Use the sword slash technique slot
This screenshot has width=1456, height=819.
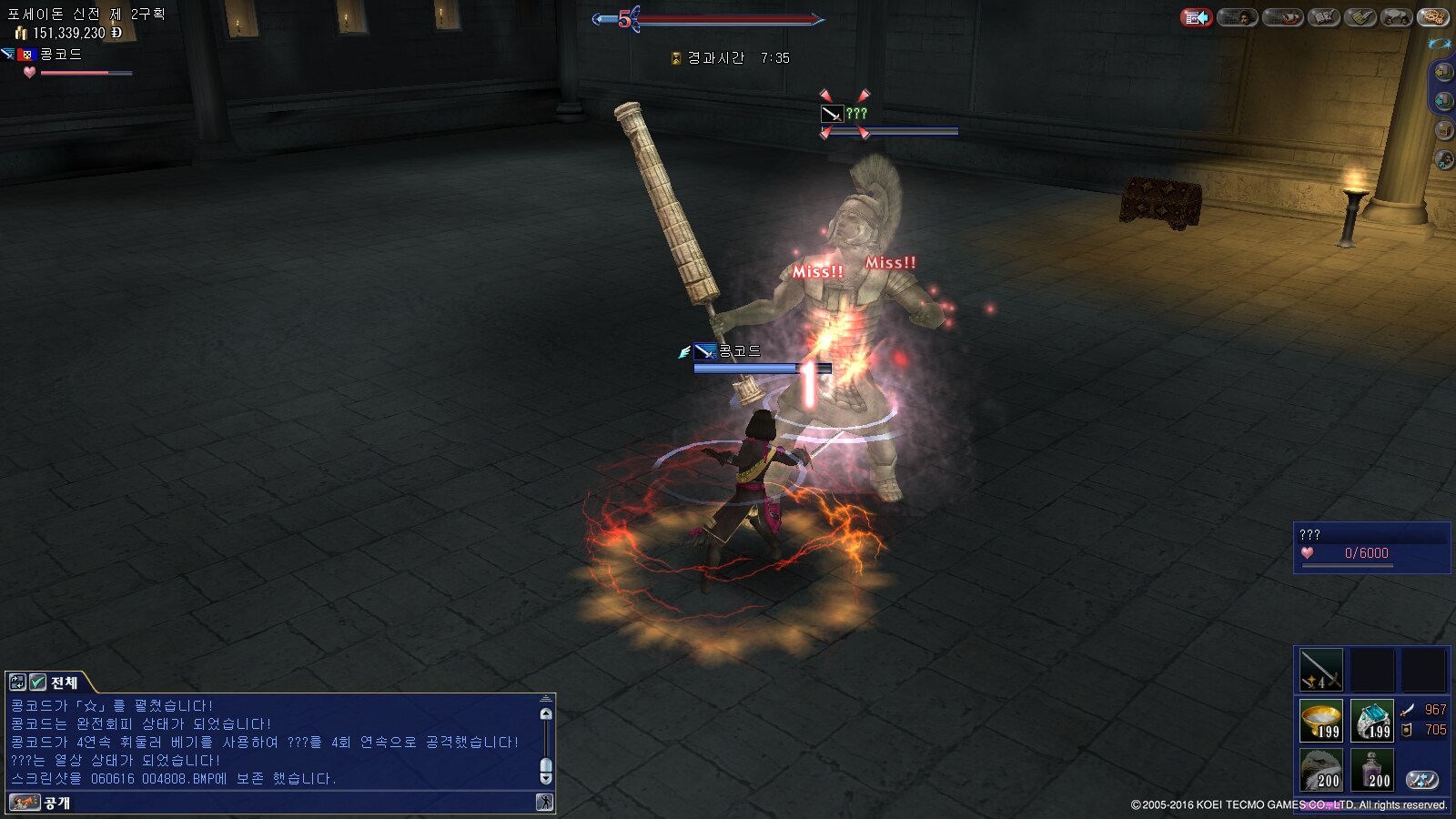click(x=1320, y=670)
